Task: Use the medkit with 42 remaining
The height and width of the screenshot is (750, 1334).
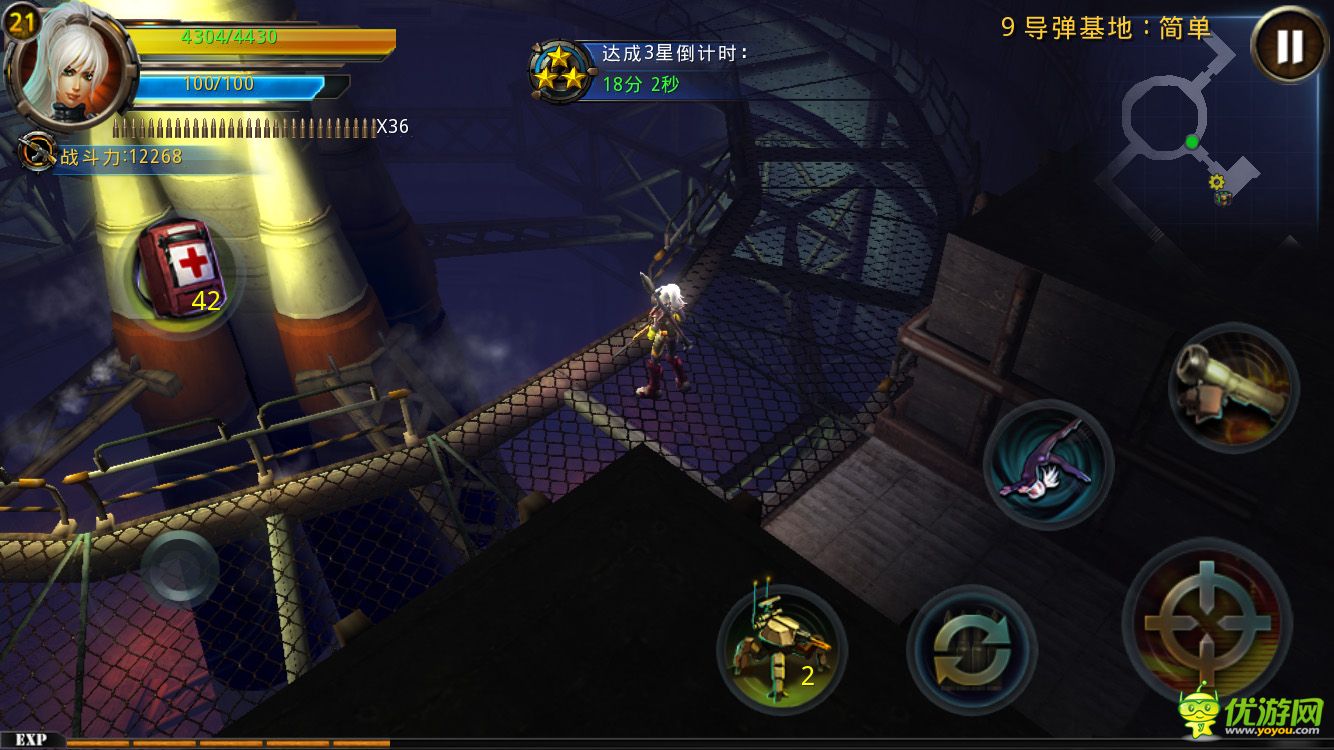Action: (x=180, y=270)
